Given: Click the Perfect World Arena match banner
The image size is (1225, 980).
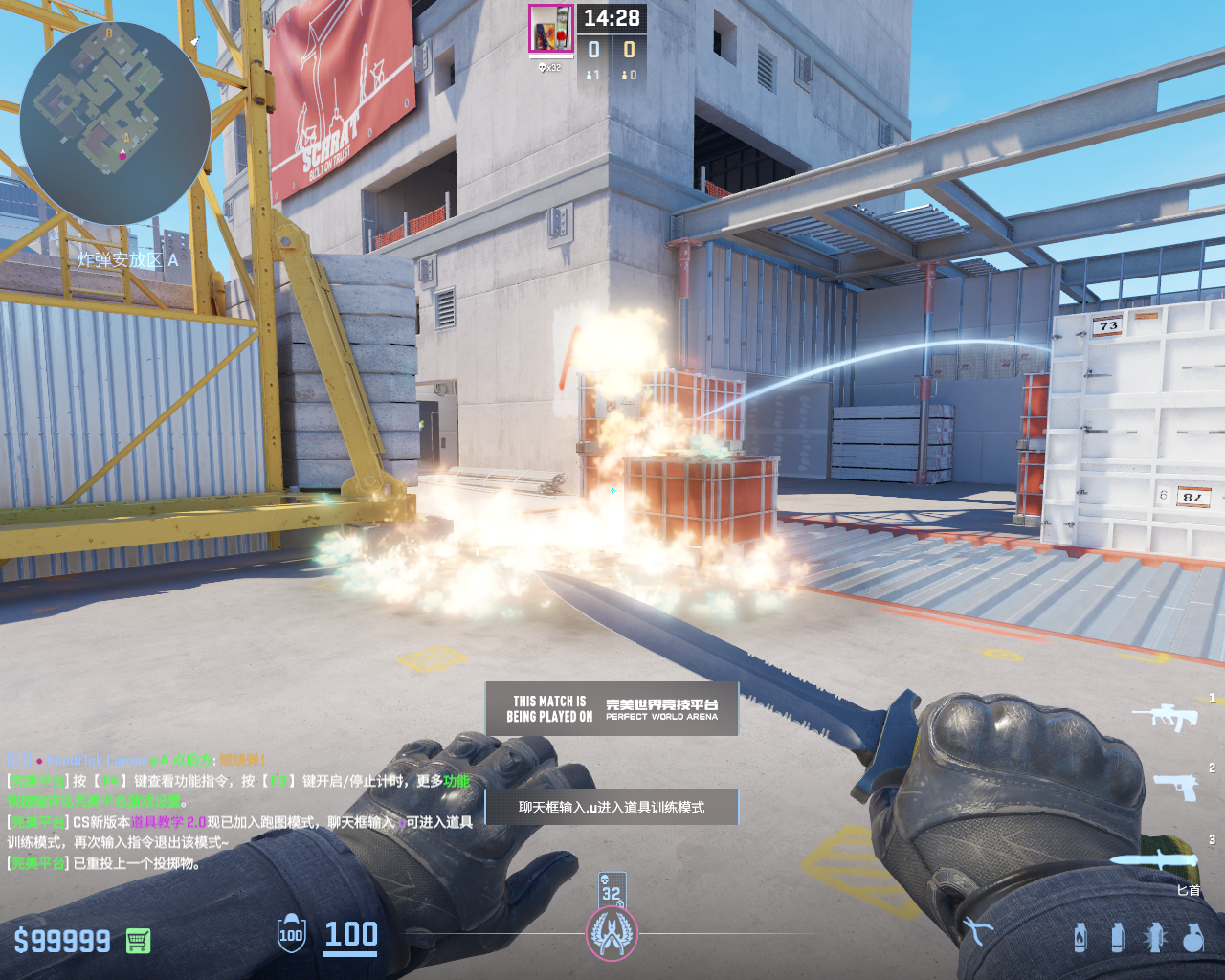Looking at the screenshot, I should click(x=612, y=708).
